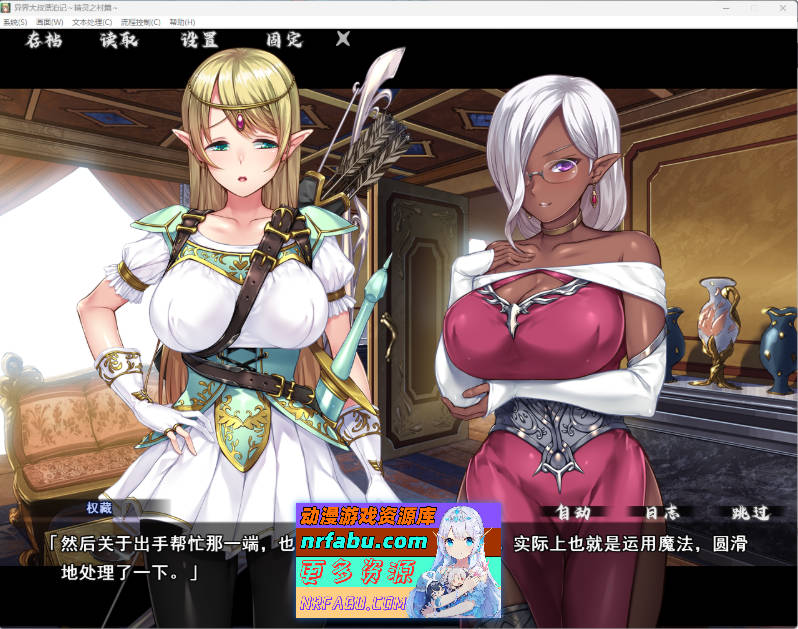Image resolution: width=798 pixels, height=629 pixels.
Task: Open the 系统(S) window menu
Action: point(15,21)
